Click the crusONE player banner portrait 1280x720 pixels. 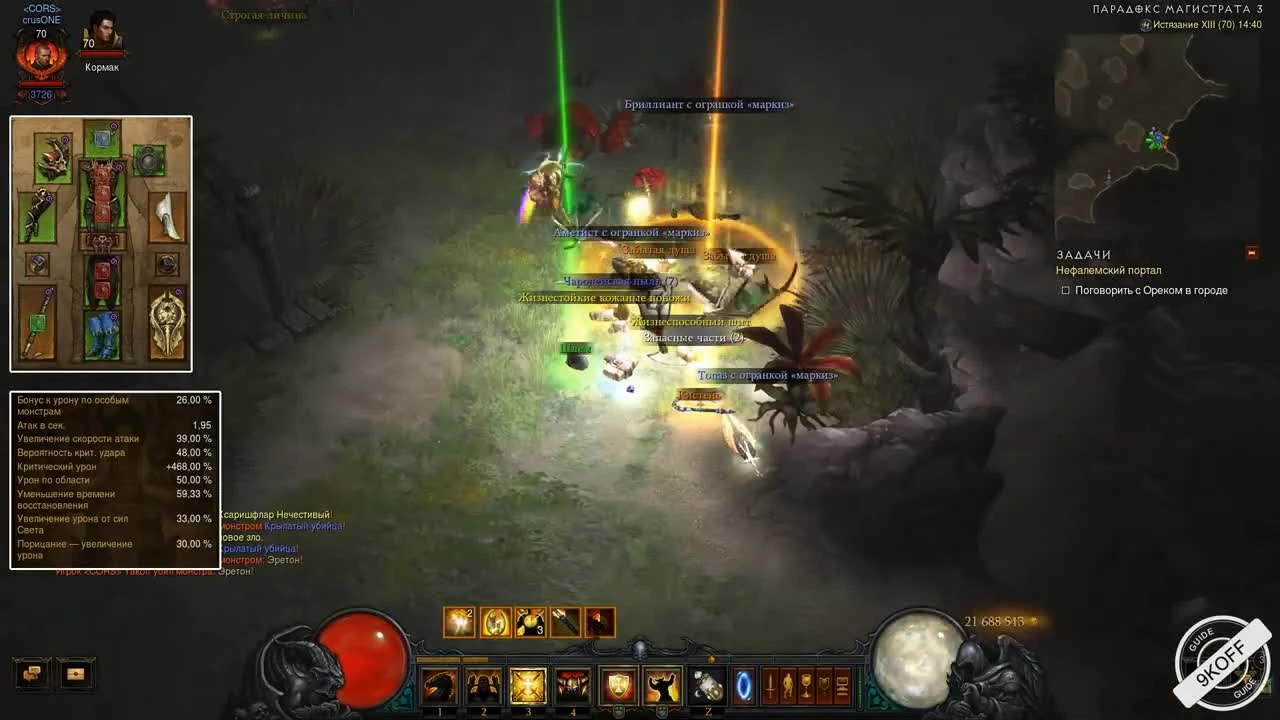pos(40,55)
